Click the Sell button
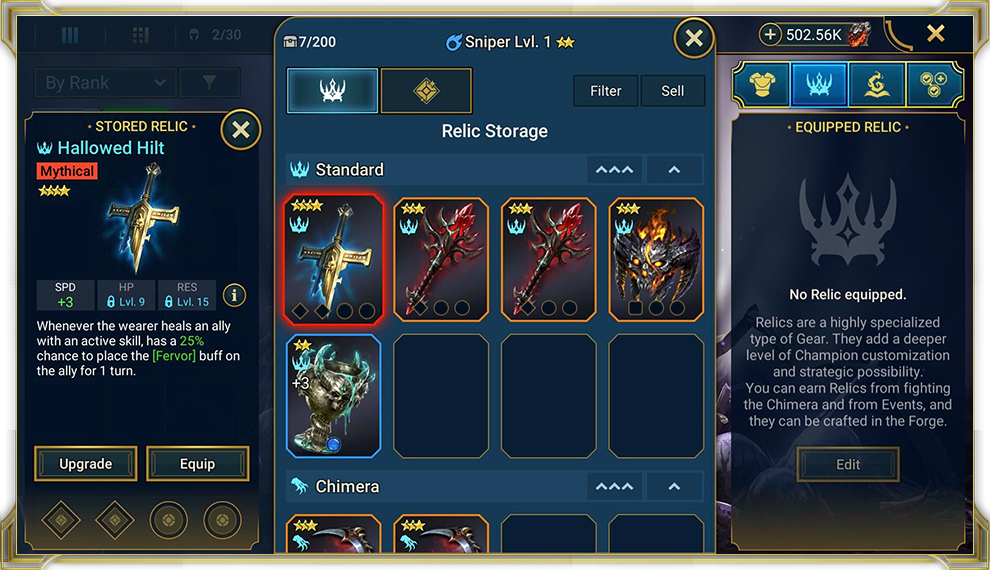 (673, 91)
